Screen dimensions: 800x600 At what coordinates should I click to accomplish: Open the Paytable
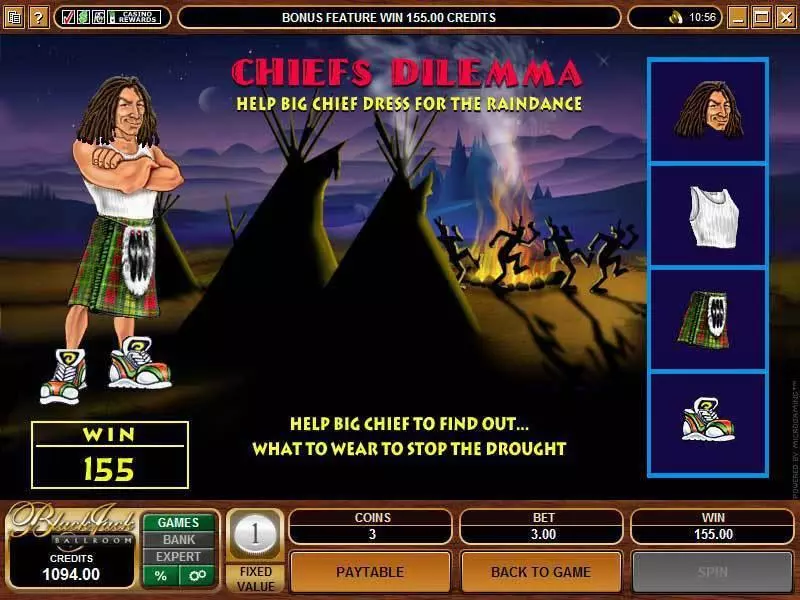click(370, 572)
